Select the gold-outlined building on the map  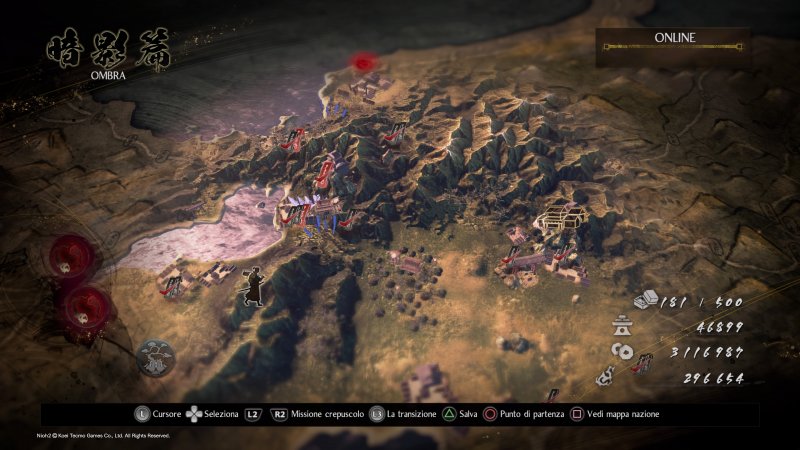(561, 216)
